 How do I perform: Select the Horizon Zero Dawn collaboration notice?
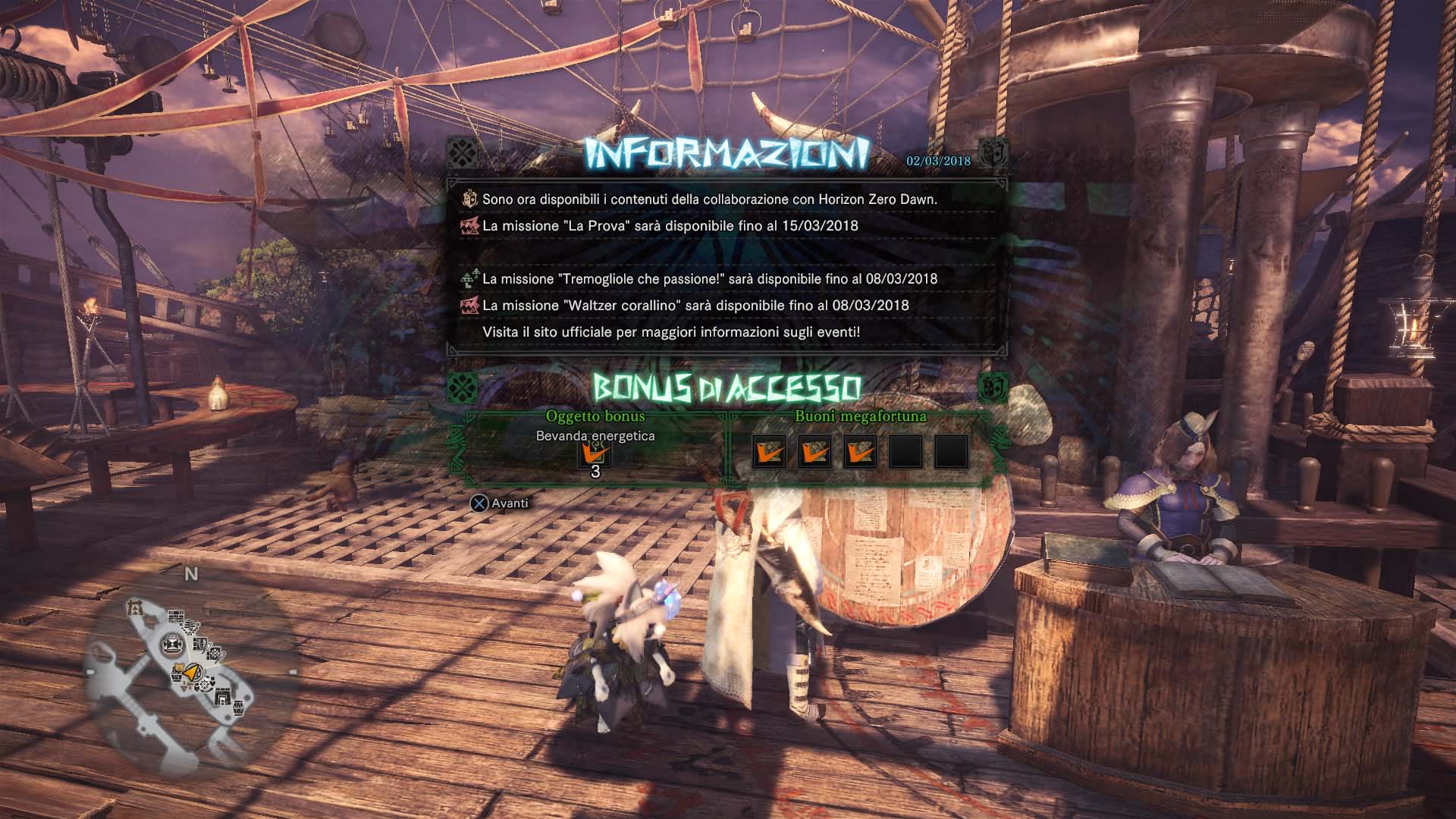coord(709,199)
